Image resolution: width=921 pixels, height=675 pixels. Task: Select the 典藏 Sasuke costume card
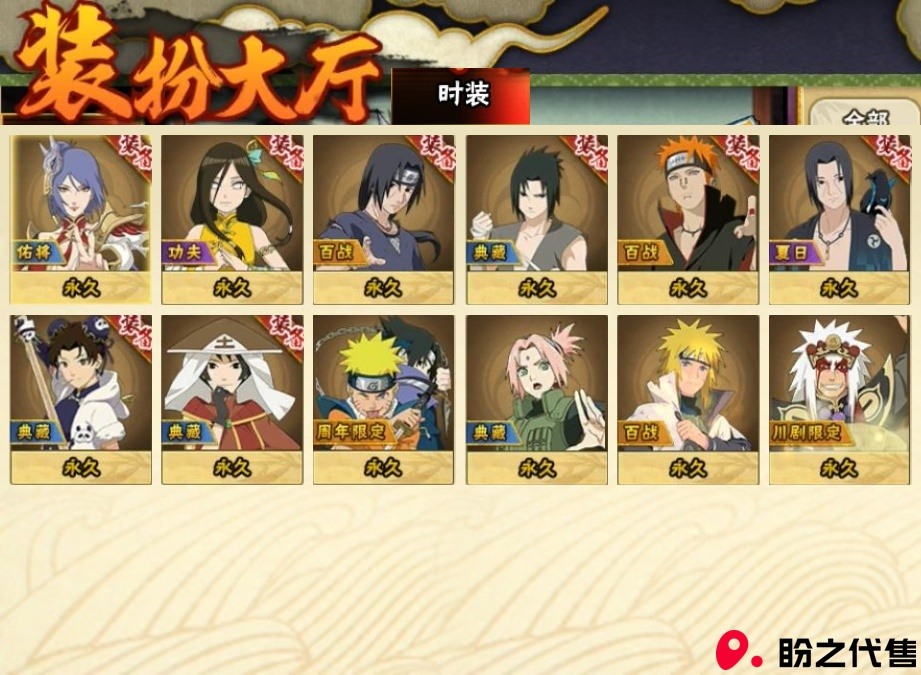click(536, 218)
